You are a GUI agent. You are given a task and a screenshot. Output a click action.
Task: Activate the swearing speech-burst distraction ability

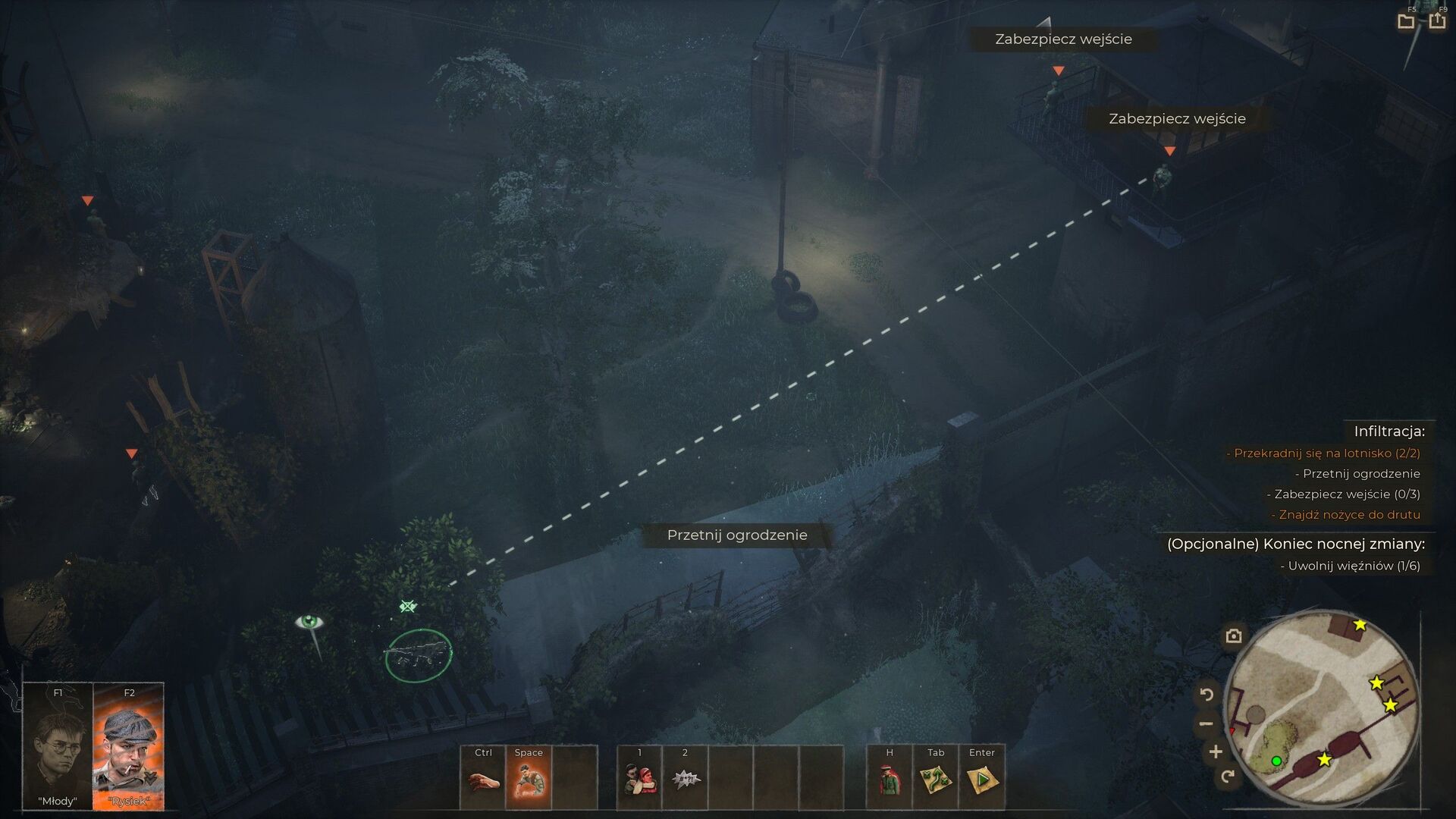click(x=685, y=780)
